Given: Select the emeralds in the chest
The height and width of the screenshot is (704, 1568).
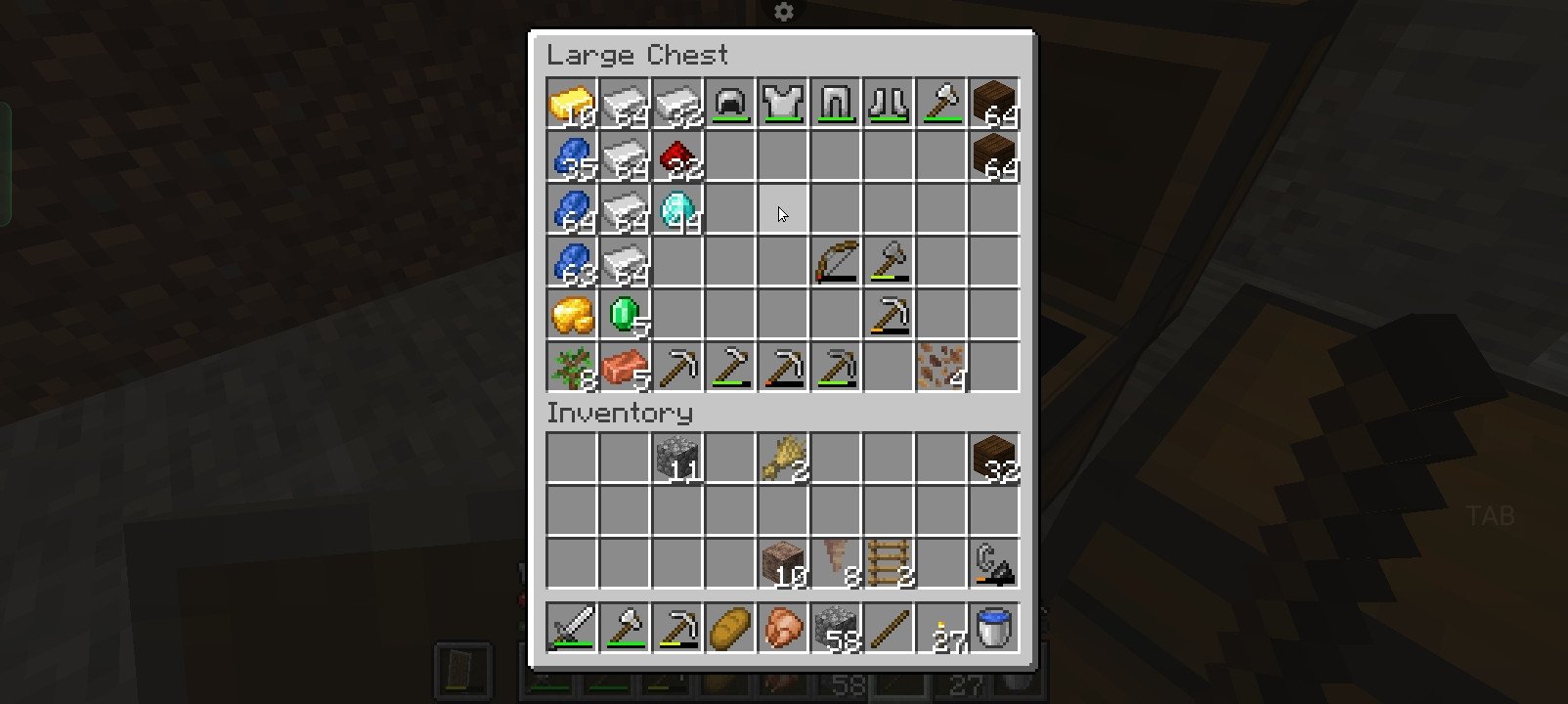Looking at the screenshot, I should click(x=625, y=315).
